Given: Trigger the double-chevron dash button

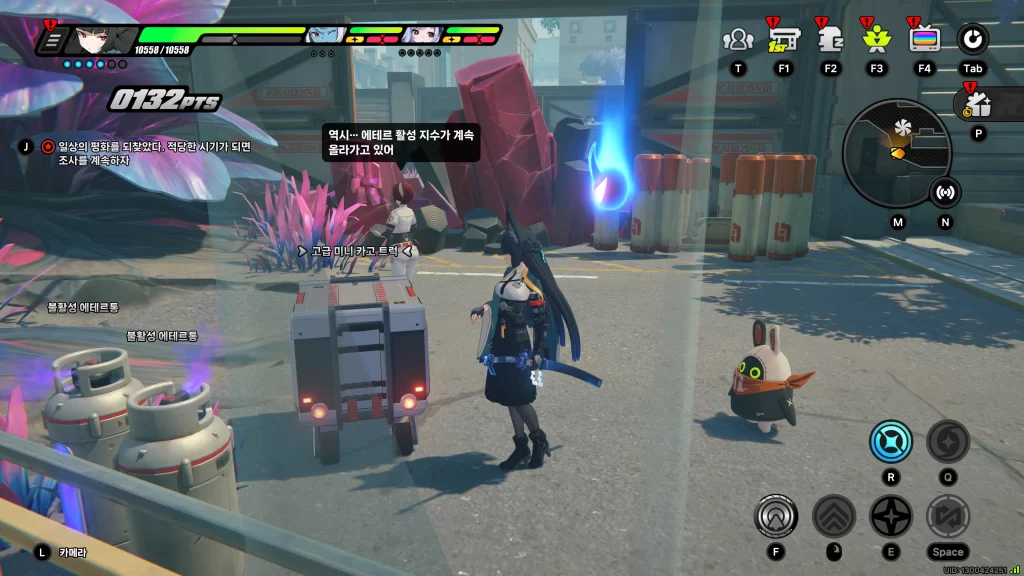Looking at the screenshot, I should point(833,516).
